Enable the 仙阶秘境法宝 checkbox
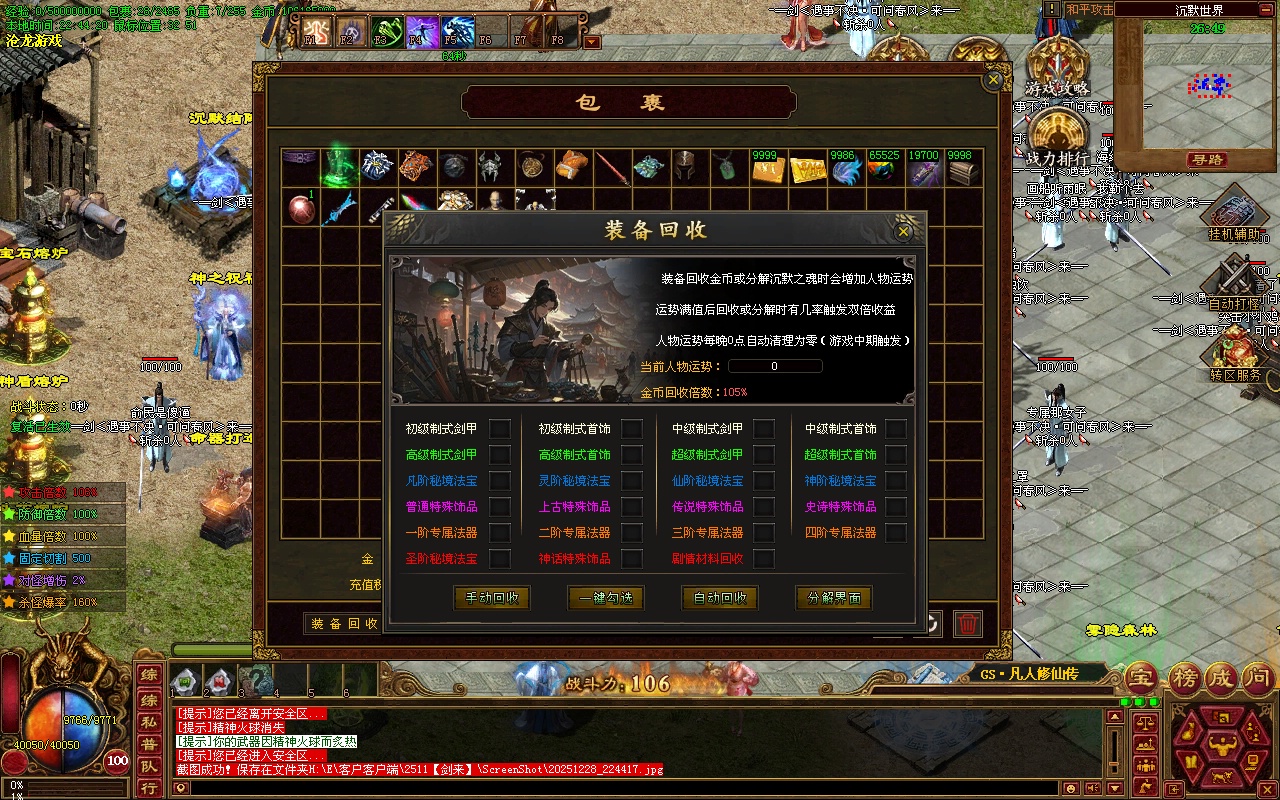Screen dimensions: 1280x800 [x=764, y=481]
